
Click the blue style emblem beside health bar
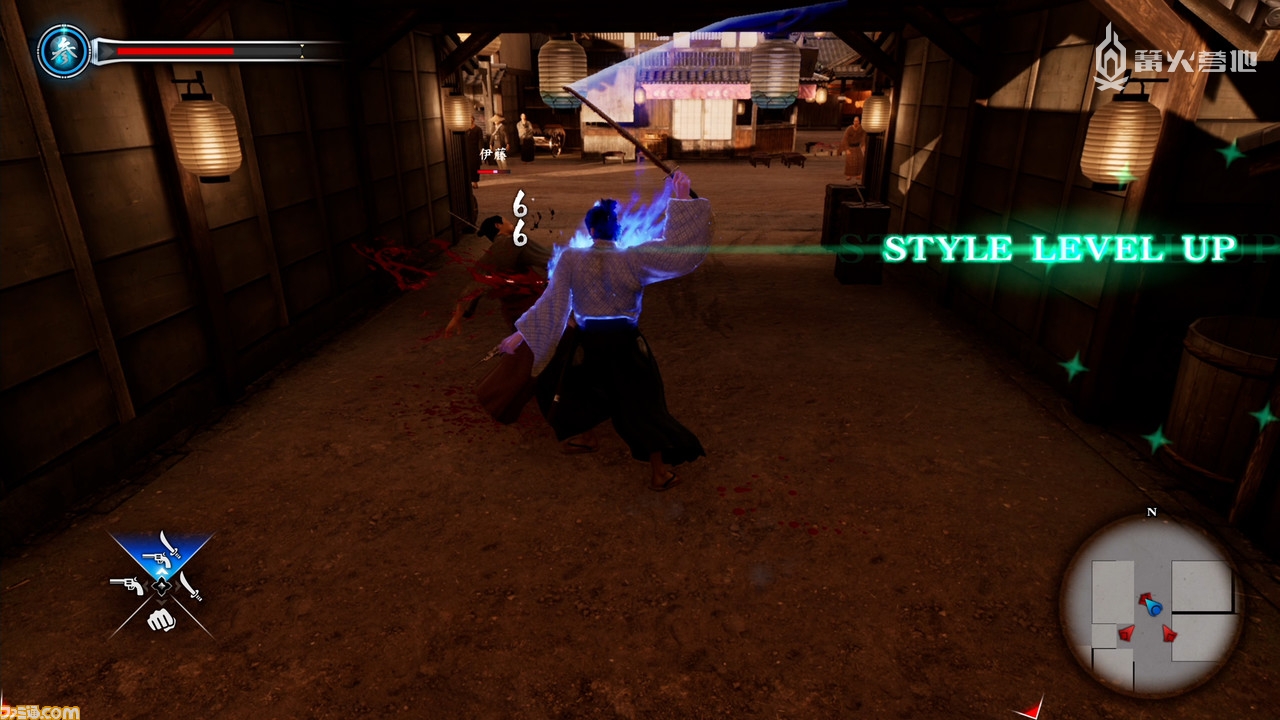[64, 52]
